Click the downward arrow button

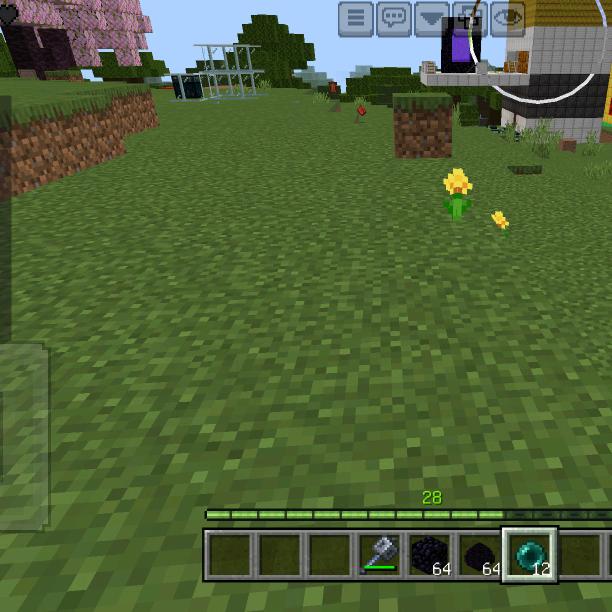[x=432, y=18]
